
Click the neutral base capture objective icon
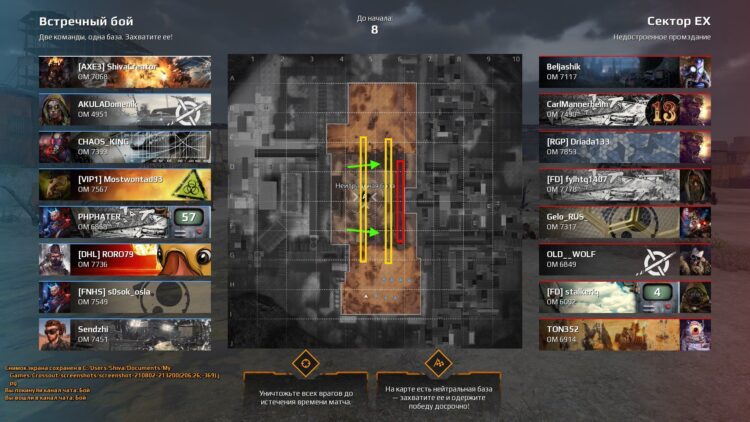(x=437, y=361)
